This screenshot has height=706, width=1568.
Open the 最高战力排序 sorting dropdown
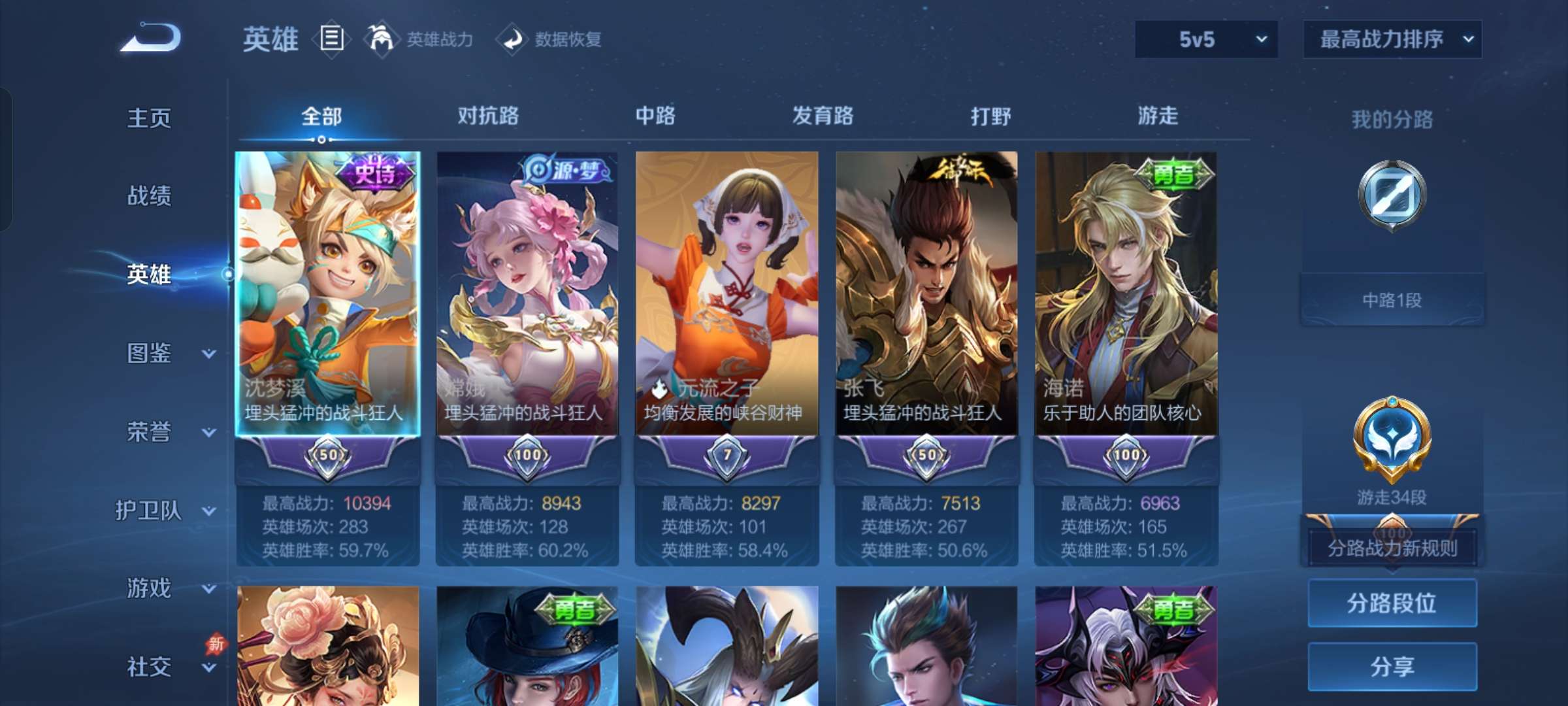(x=1392, y=39)
